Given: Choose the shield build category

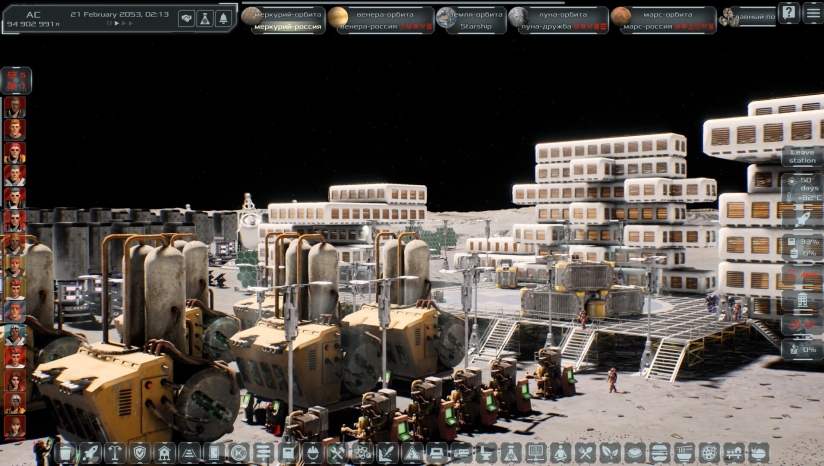Looking at the screenshot, I should tap(140, 453).
